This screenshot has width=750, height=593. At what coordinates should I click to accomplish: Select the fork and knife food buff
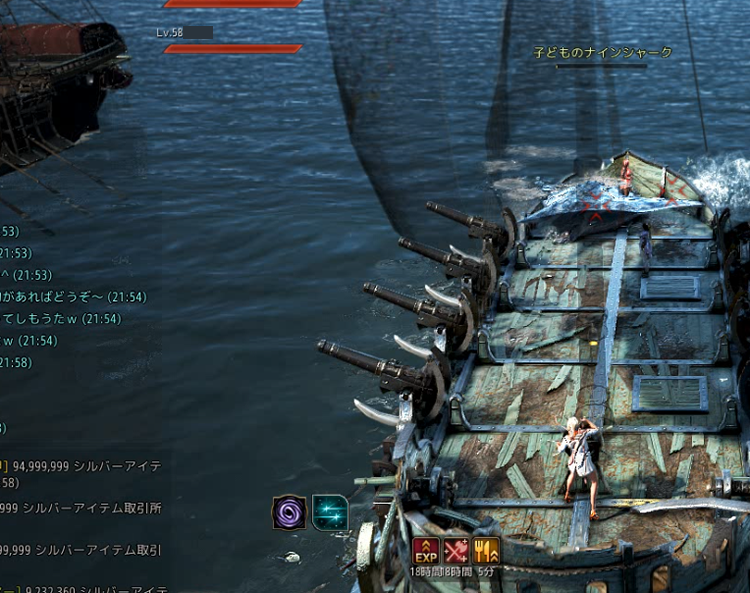point(486,550)
